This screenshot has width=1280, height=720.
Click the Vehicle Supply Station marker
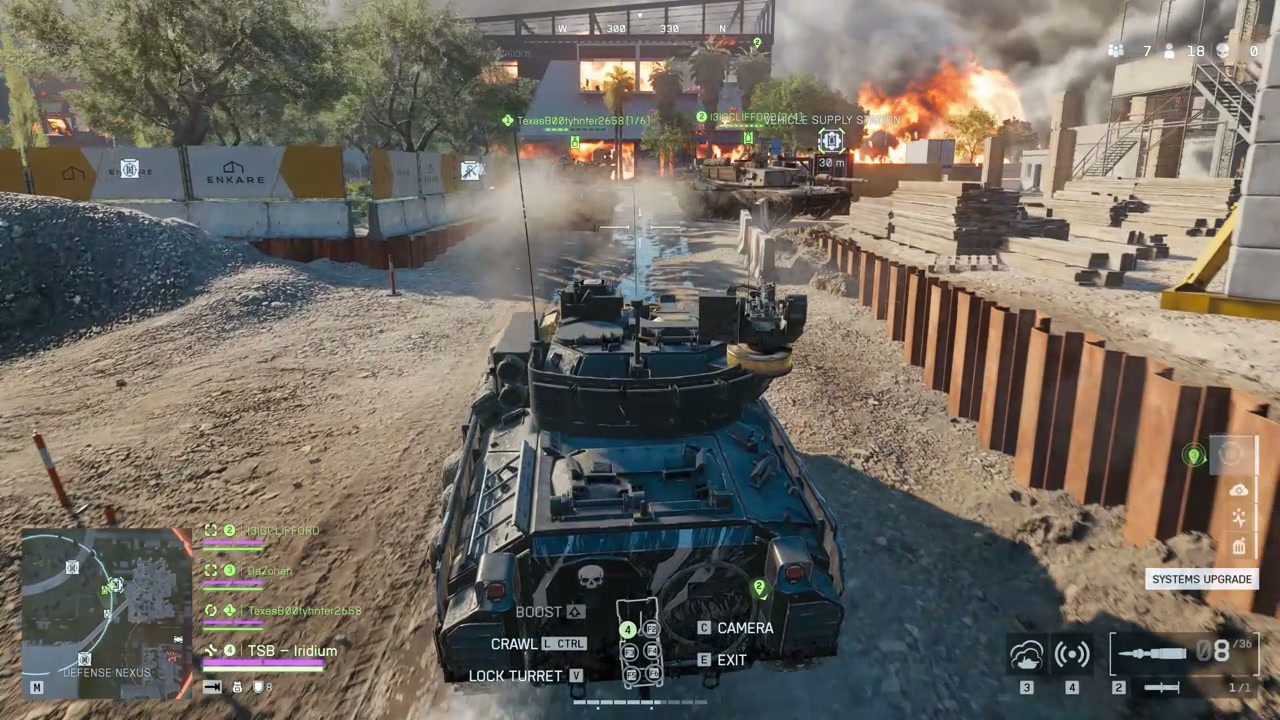pyautogui.click(x=831, y=141)
